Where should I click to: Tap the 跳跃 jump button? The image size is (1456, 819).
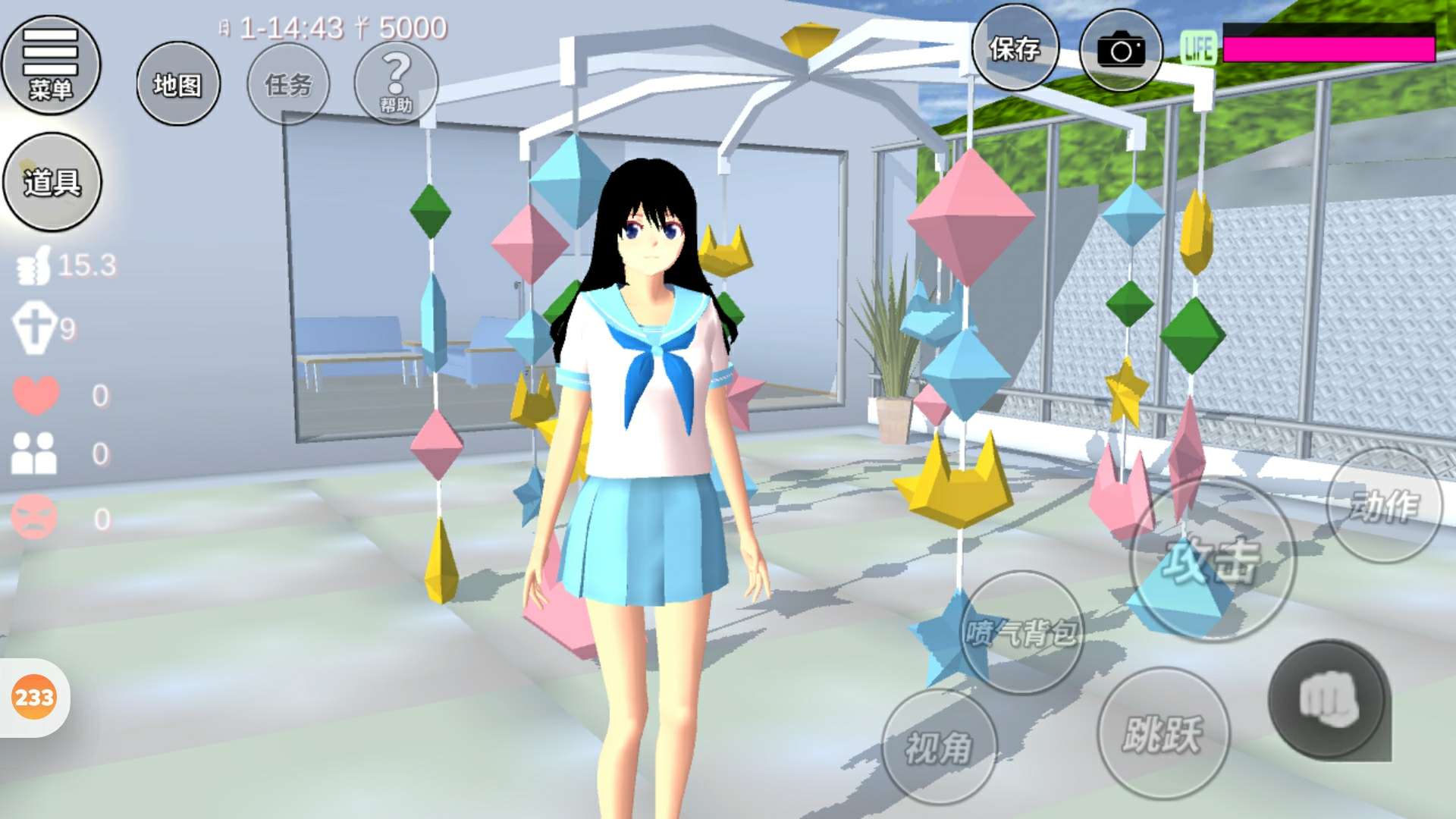[1163, 733]
